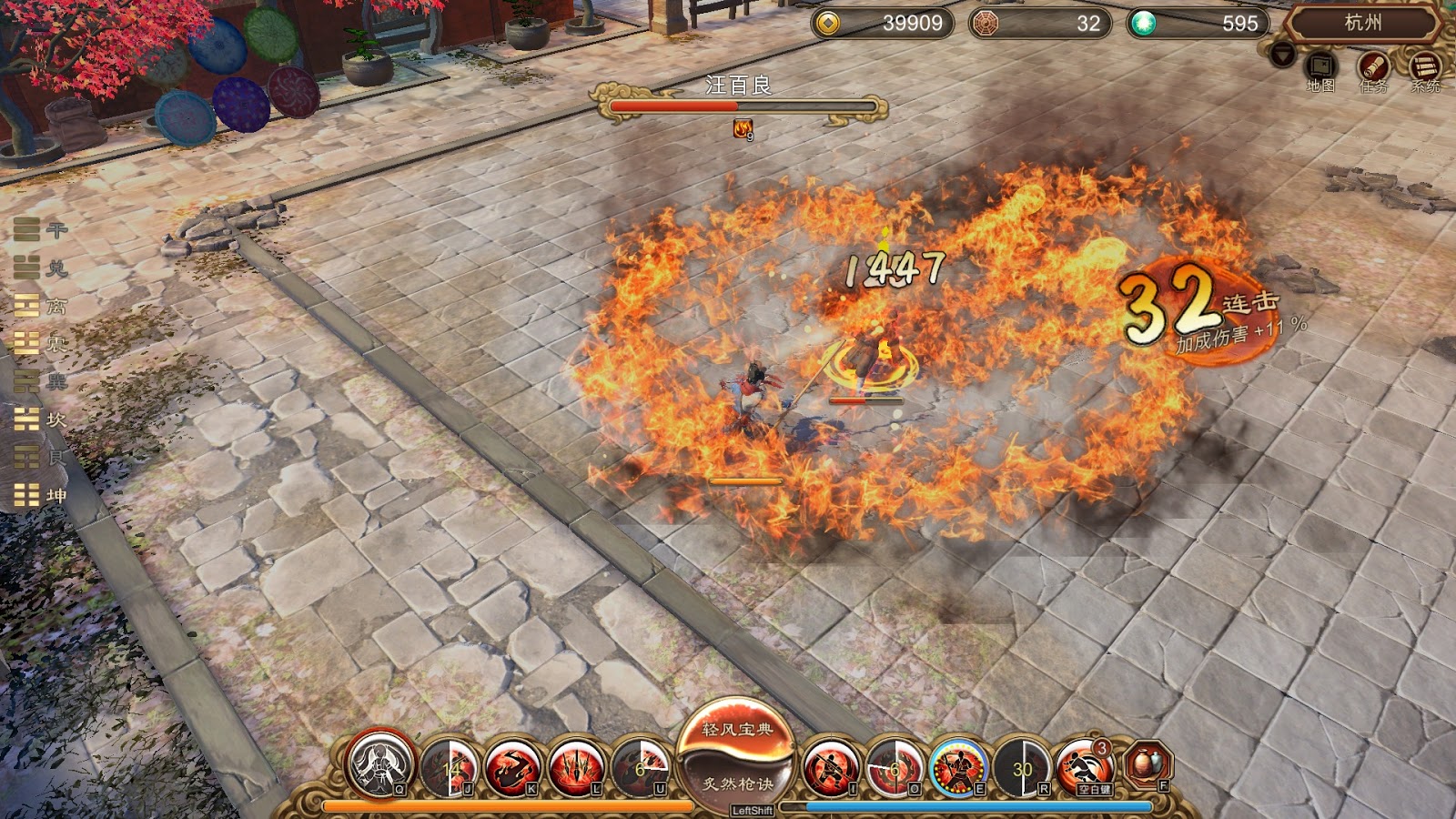Switch to the 炙然枪诀 spear style
Screen dimensions: 1456x819
[x=737, y=784]
